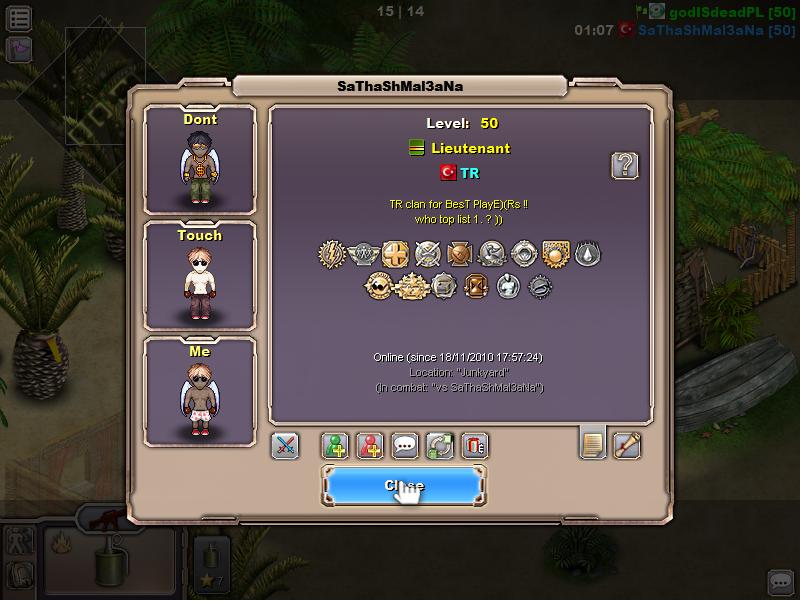Click the purple flag icon top-left
Screen dimensions: 801x601
pyautogui.click(x=19, y=49)
